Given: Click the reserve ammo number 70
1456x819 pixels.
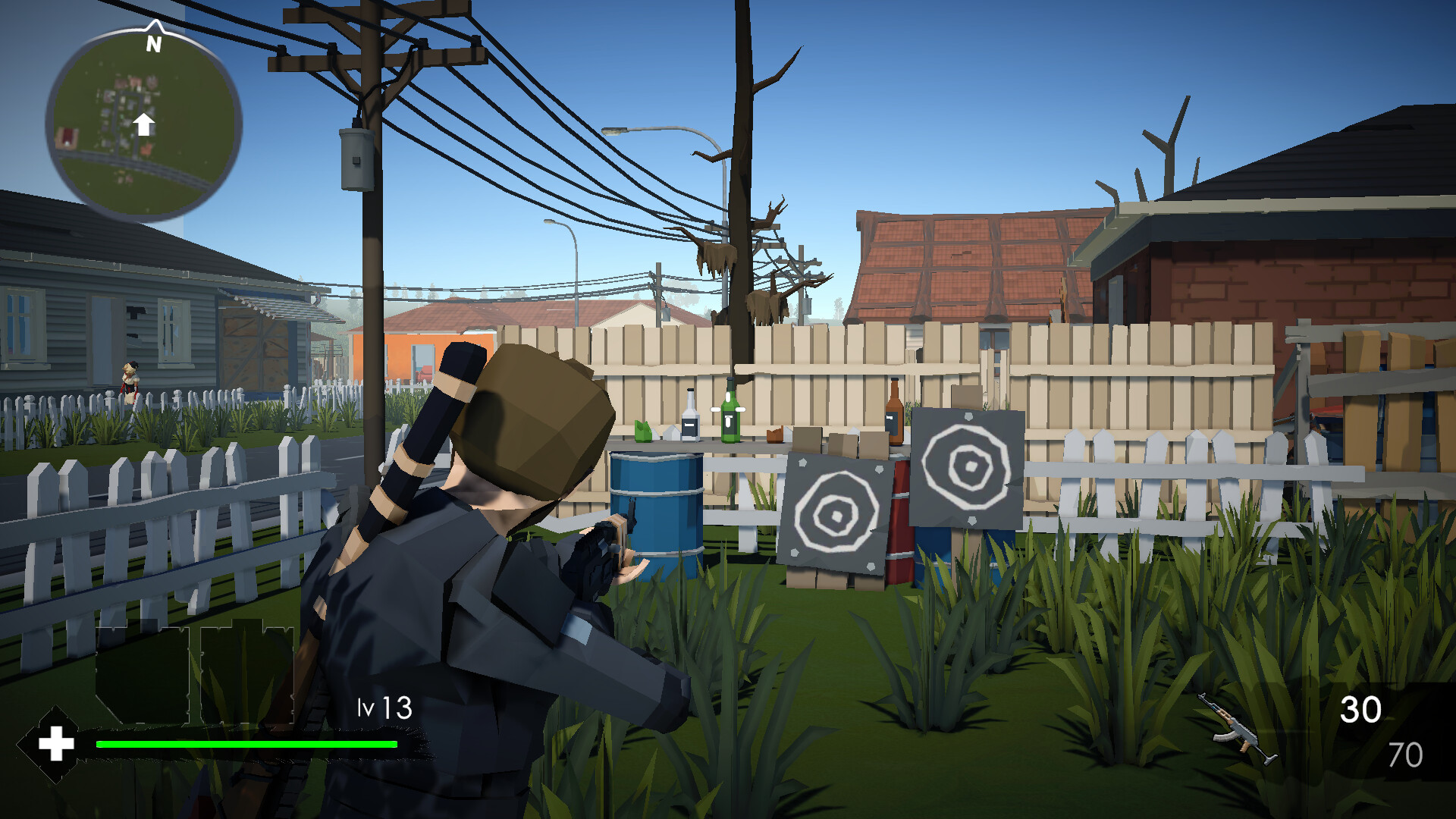Looking at the screenshot, I should [1407, 755].
